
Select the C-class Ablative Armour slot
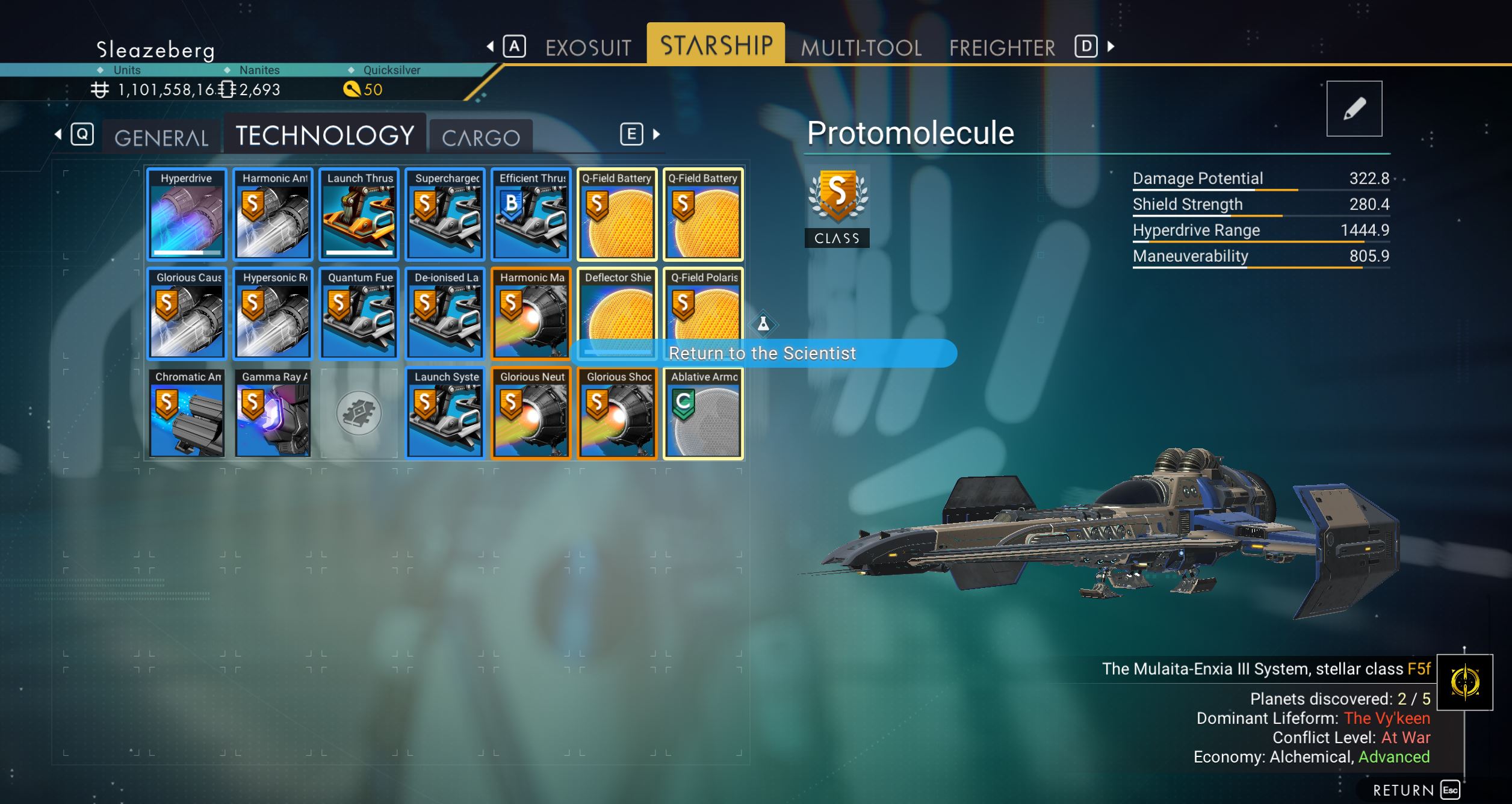[704, 413]
